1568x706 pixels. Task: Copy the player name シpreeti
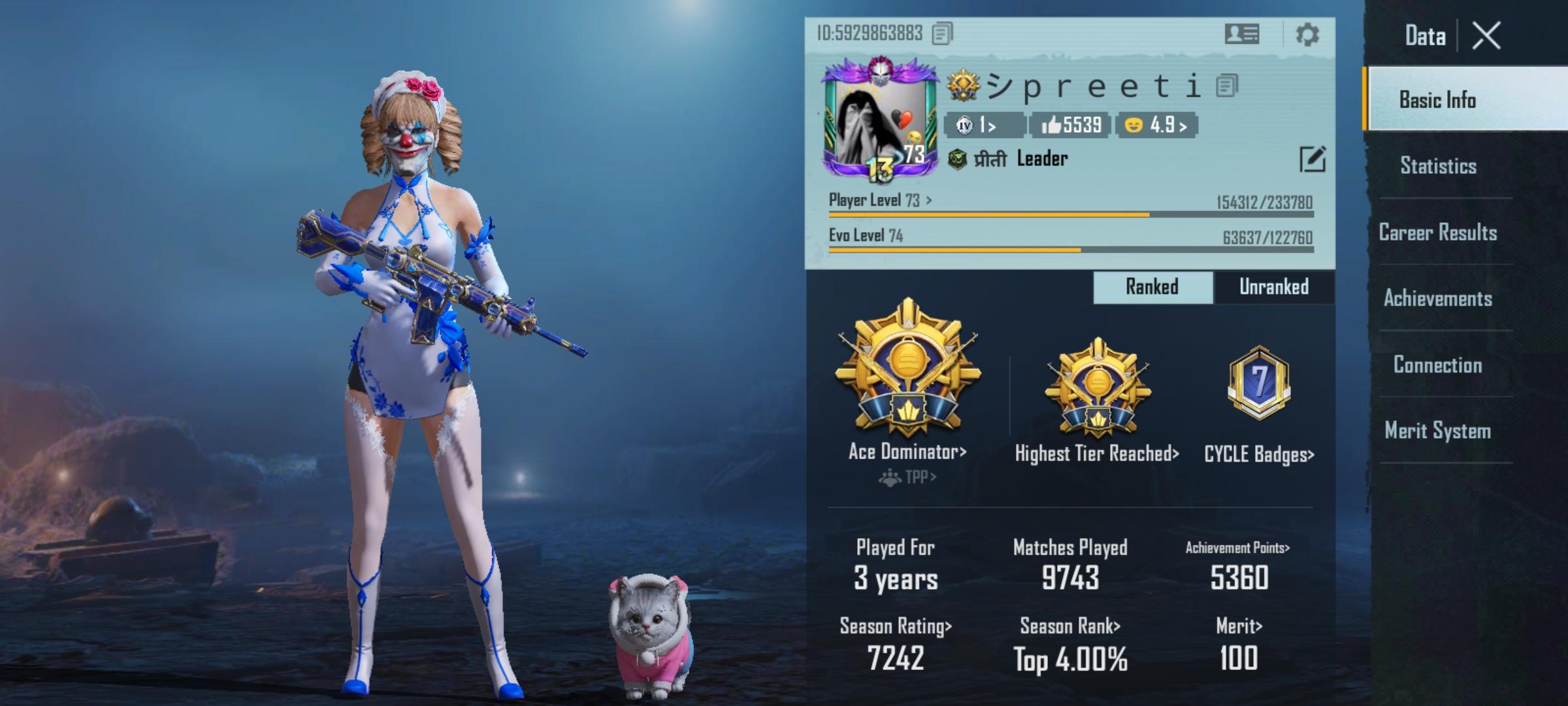[1228, 86]
